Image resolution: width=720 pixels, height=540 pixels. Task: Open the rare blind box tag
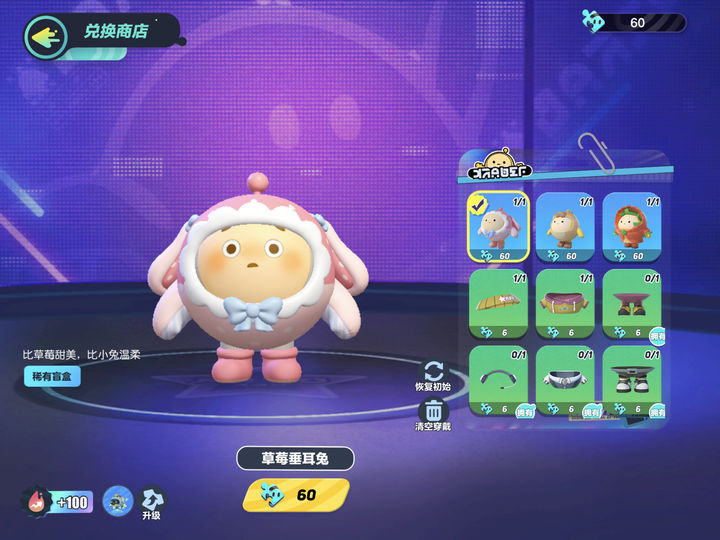[52, 377]
